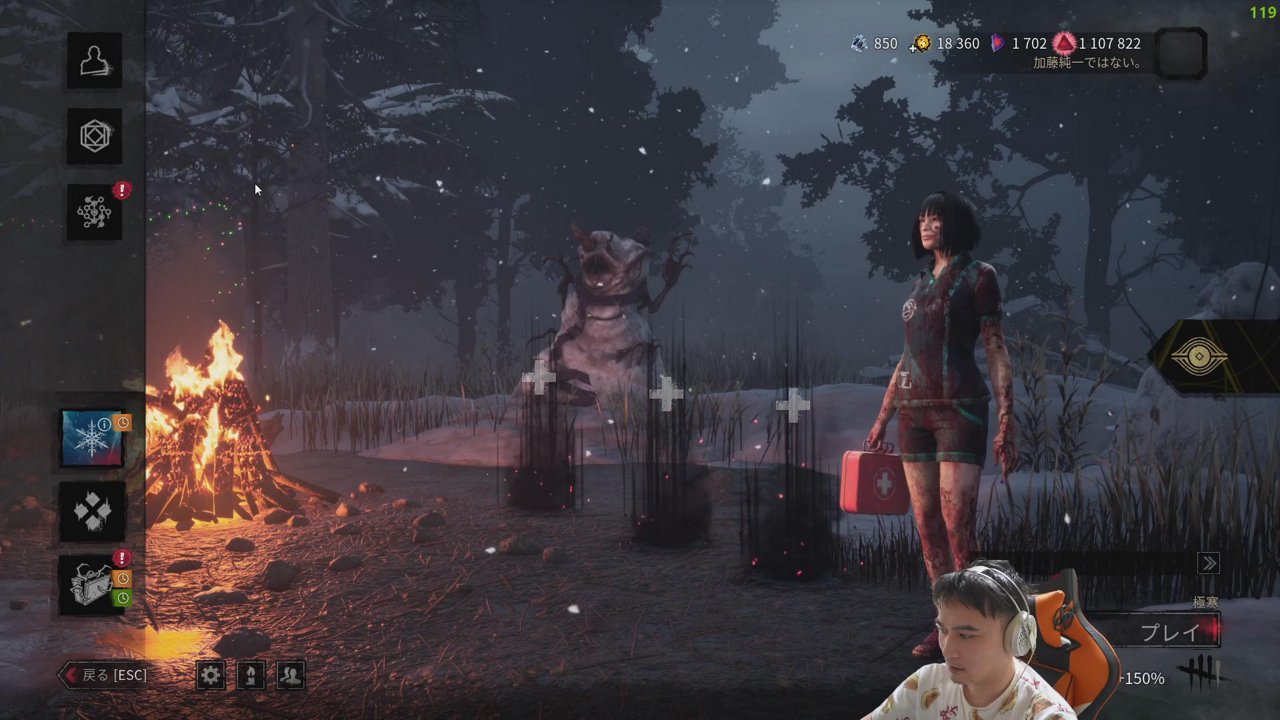Open the character selection icon
Screen dimensions: 1280x720
click(95, 60)
